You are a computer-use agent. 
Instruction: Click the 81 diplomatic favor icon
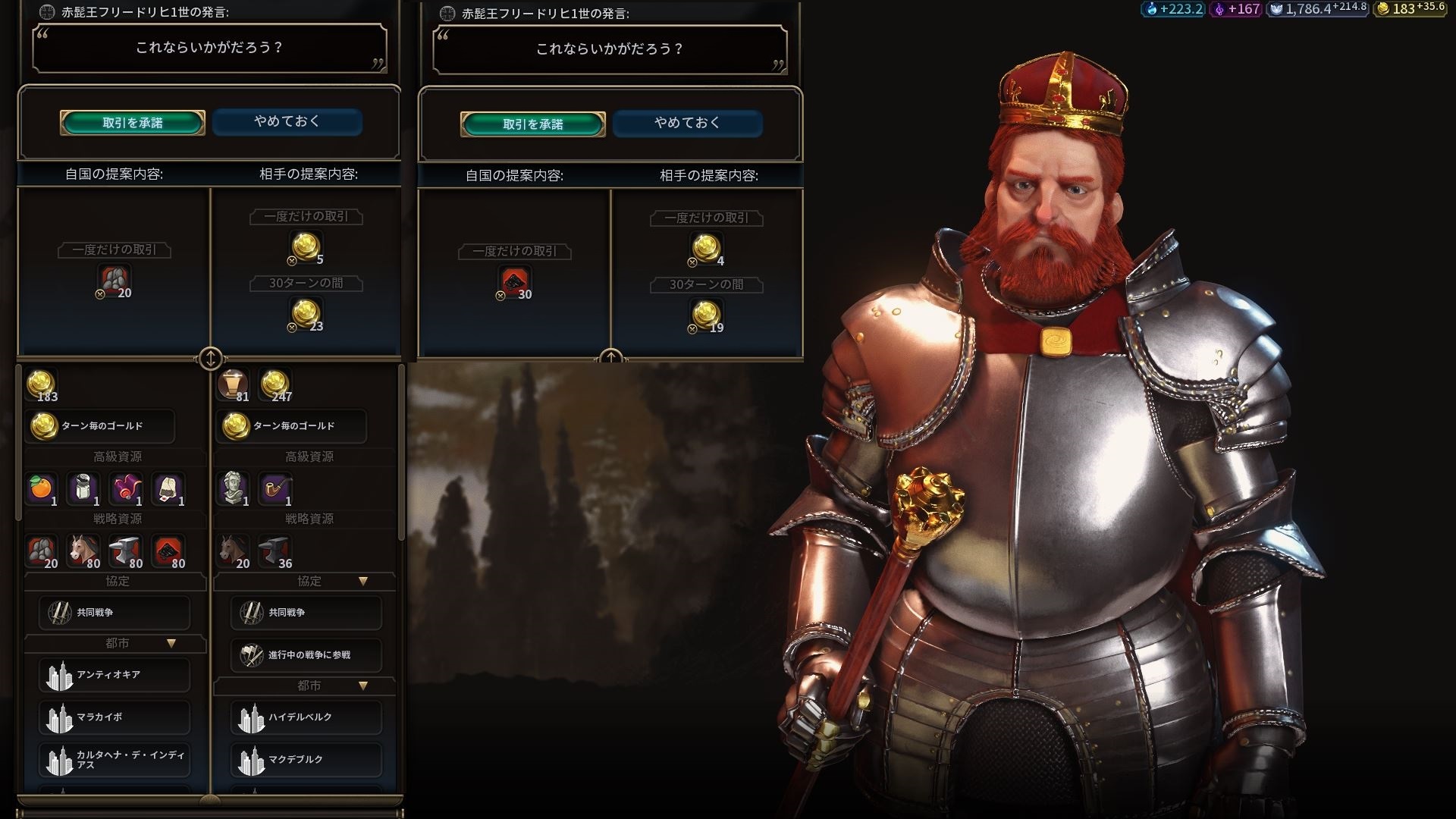point(233,384)
